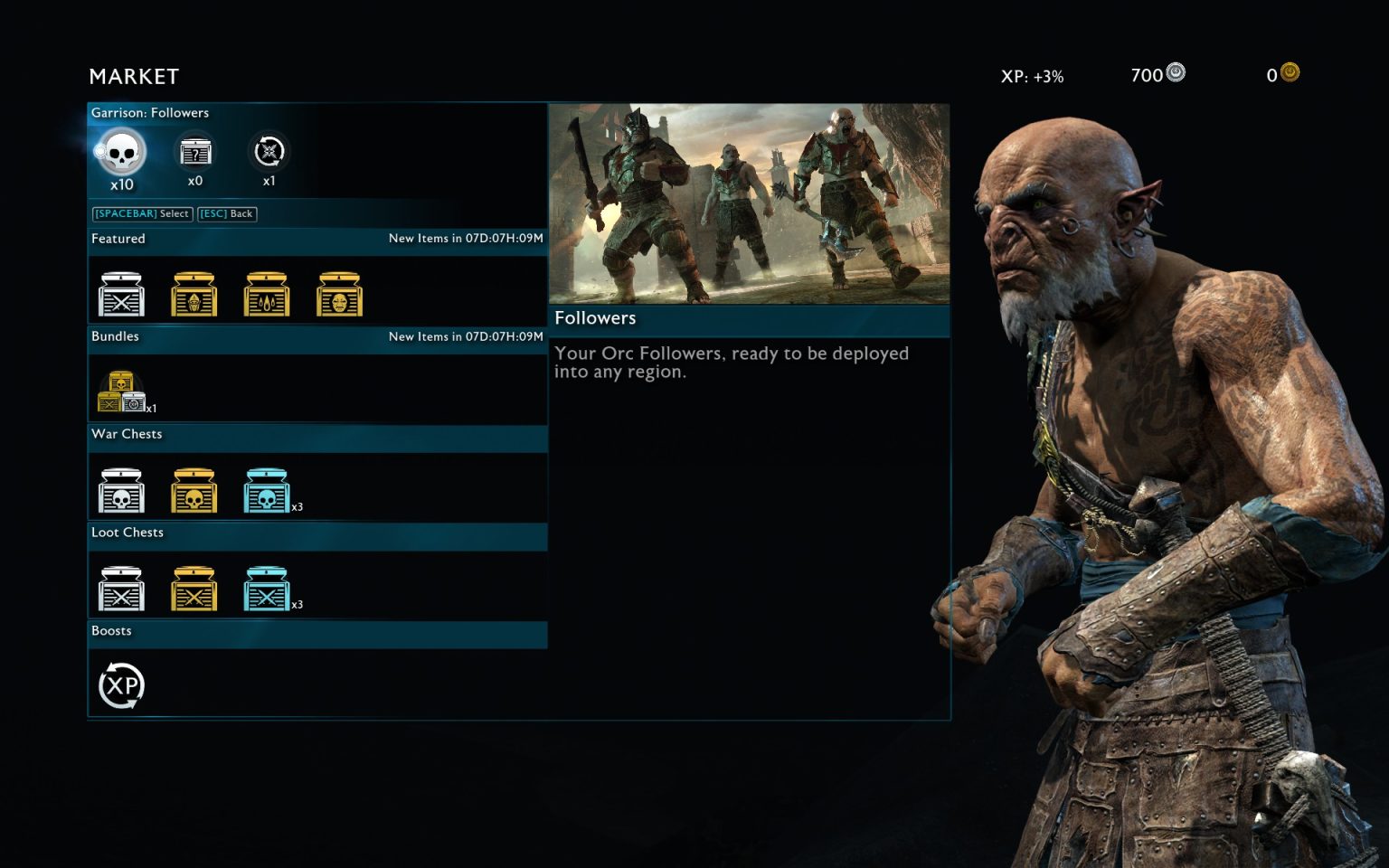This screenshot has height=868, width=1389.
Task: Select the blue x3 Loot Chest
Action: [267, 586]
